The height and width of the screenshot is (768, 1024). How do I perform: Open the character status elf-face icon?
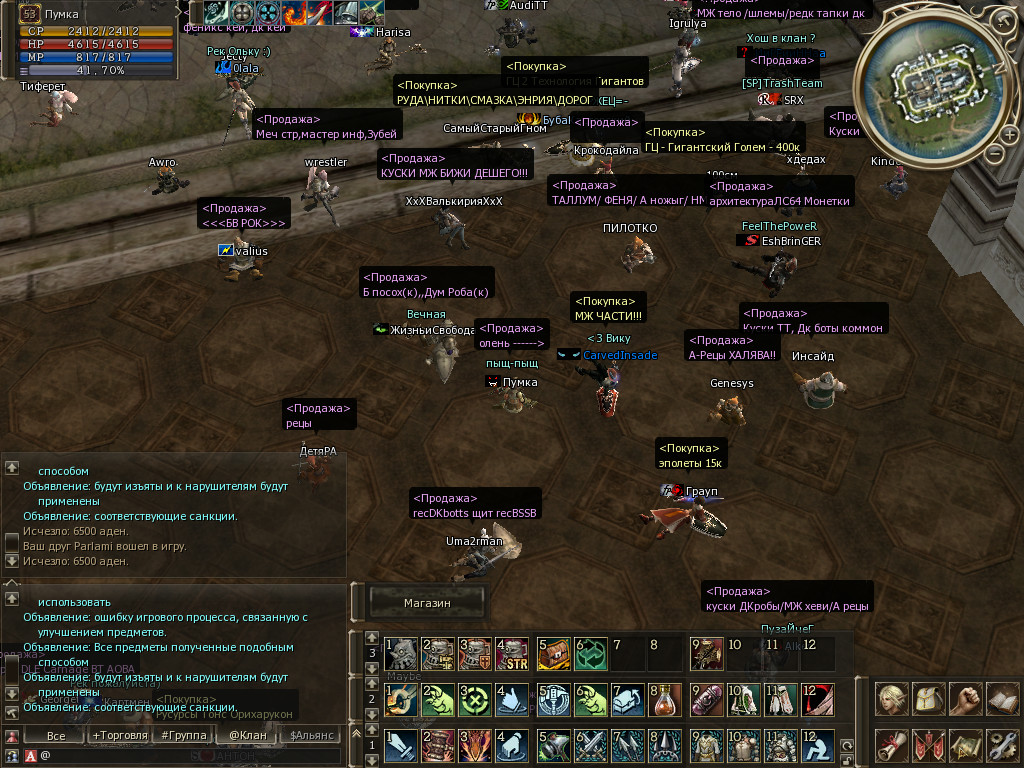[x=892, y=699]
